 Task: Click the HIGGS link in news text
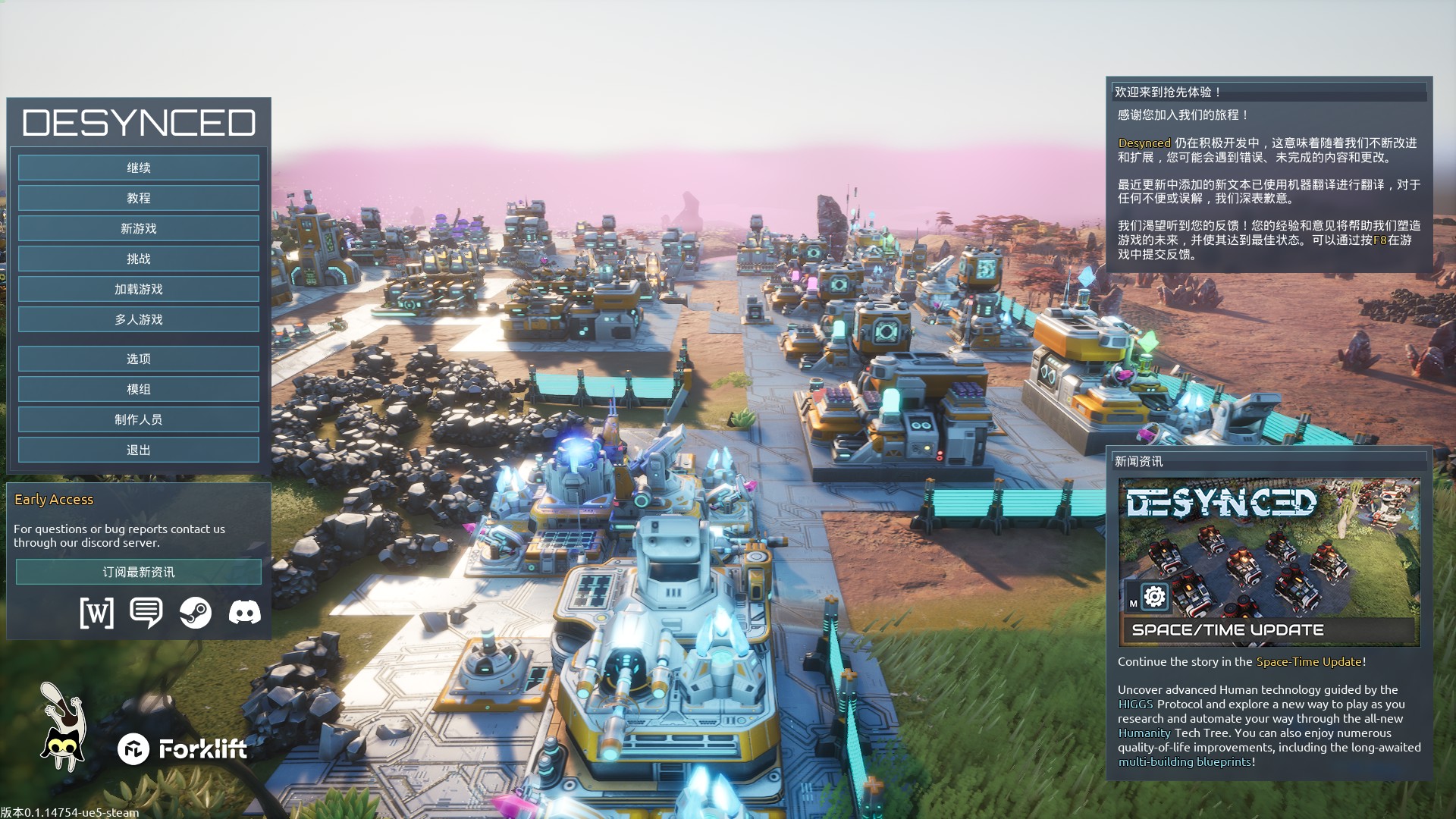pyautogui.click(x=1135, y=704)
